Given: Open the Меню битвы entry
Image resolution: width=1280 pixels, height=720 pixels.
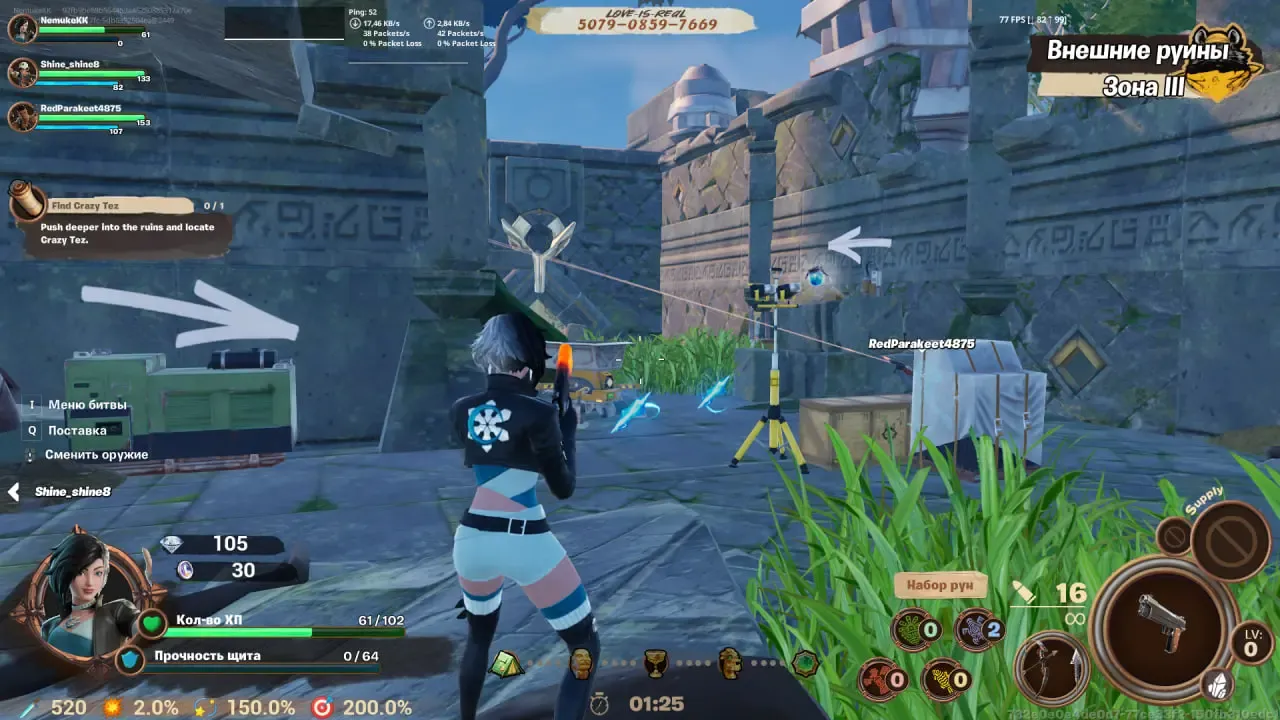Looking at the screenshot, I should [87, 405].
